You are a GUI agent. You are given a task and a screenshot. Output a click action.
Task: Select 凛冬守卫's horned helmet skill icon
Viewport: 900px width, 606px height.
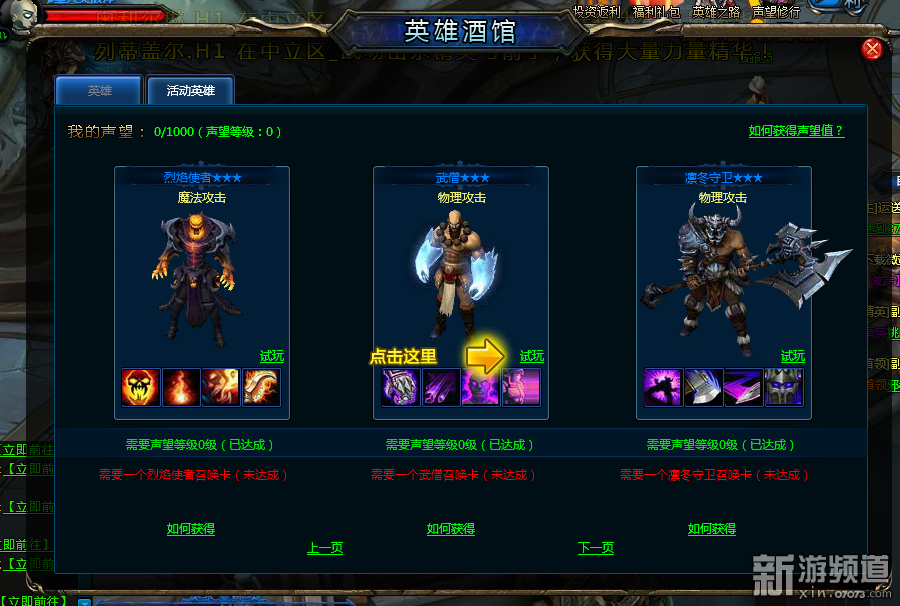click(x=784, y=387)
